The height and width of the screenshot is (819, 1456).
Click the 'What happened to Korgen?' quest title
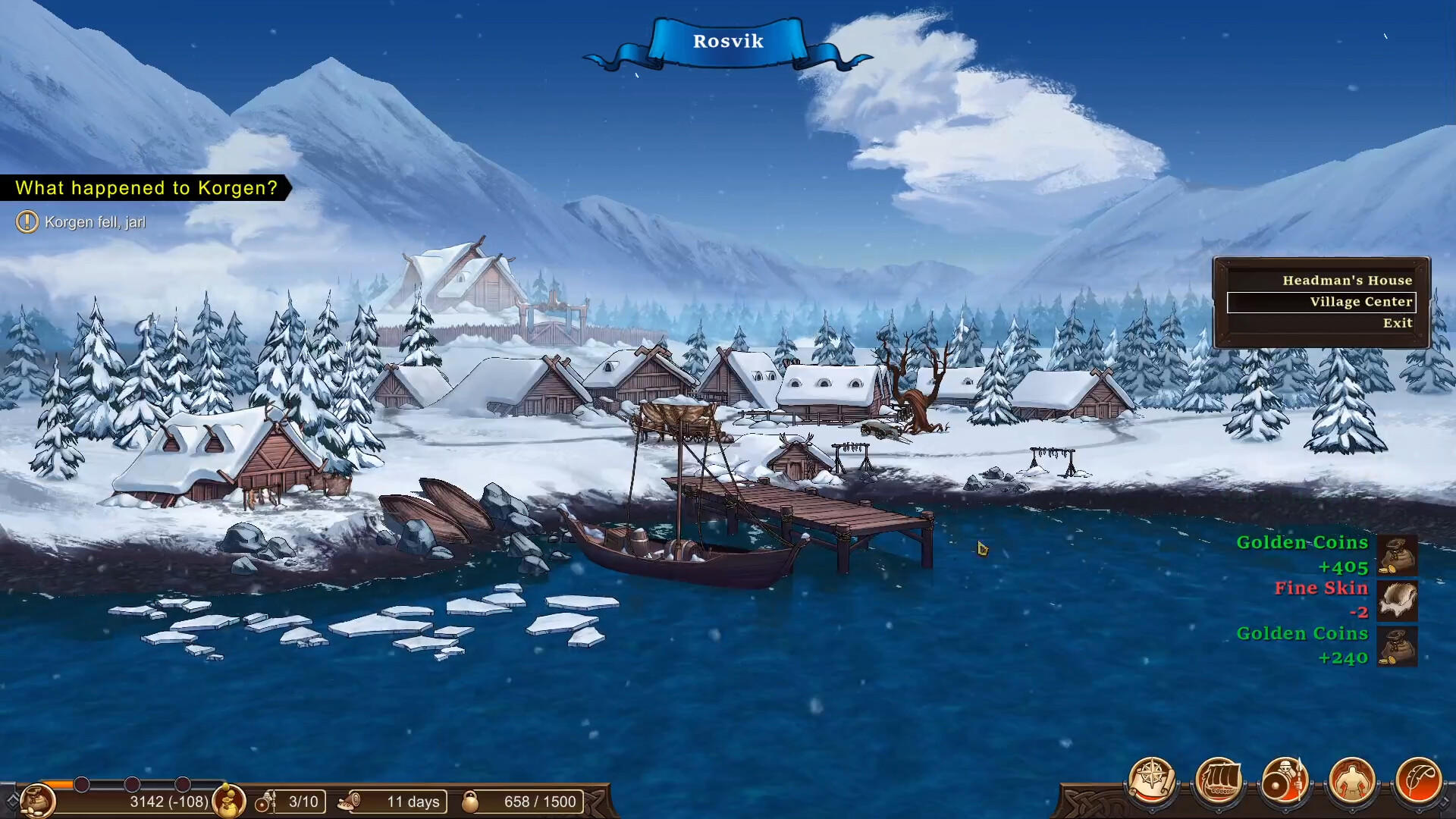coord(146,188)
